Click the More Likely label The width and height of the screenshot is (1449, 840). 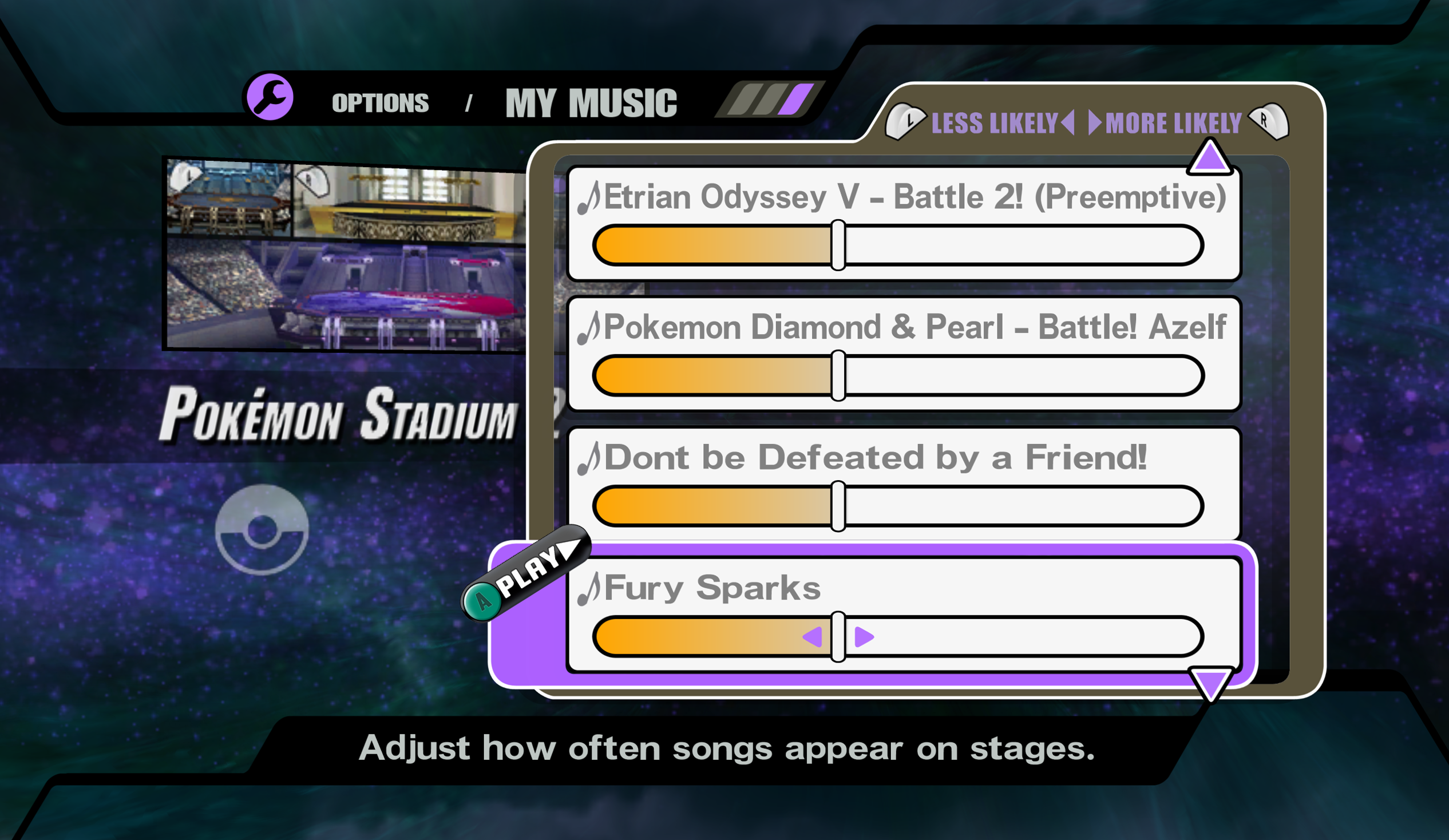click(1173, 123)
